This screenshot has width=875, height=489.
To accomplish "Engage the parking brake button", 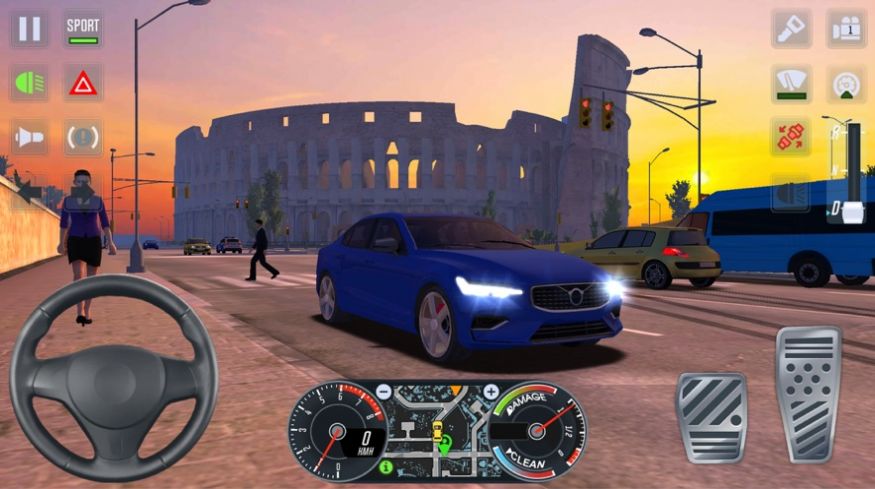I will click(x=83, y=137).
